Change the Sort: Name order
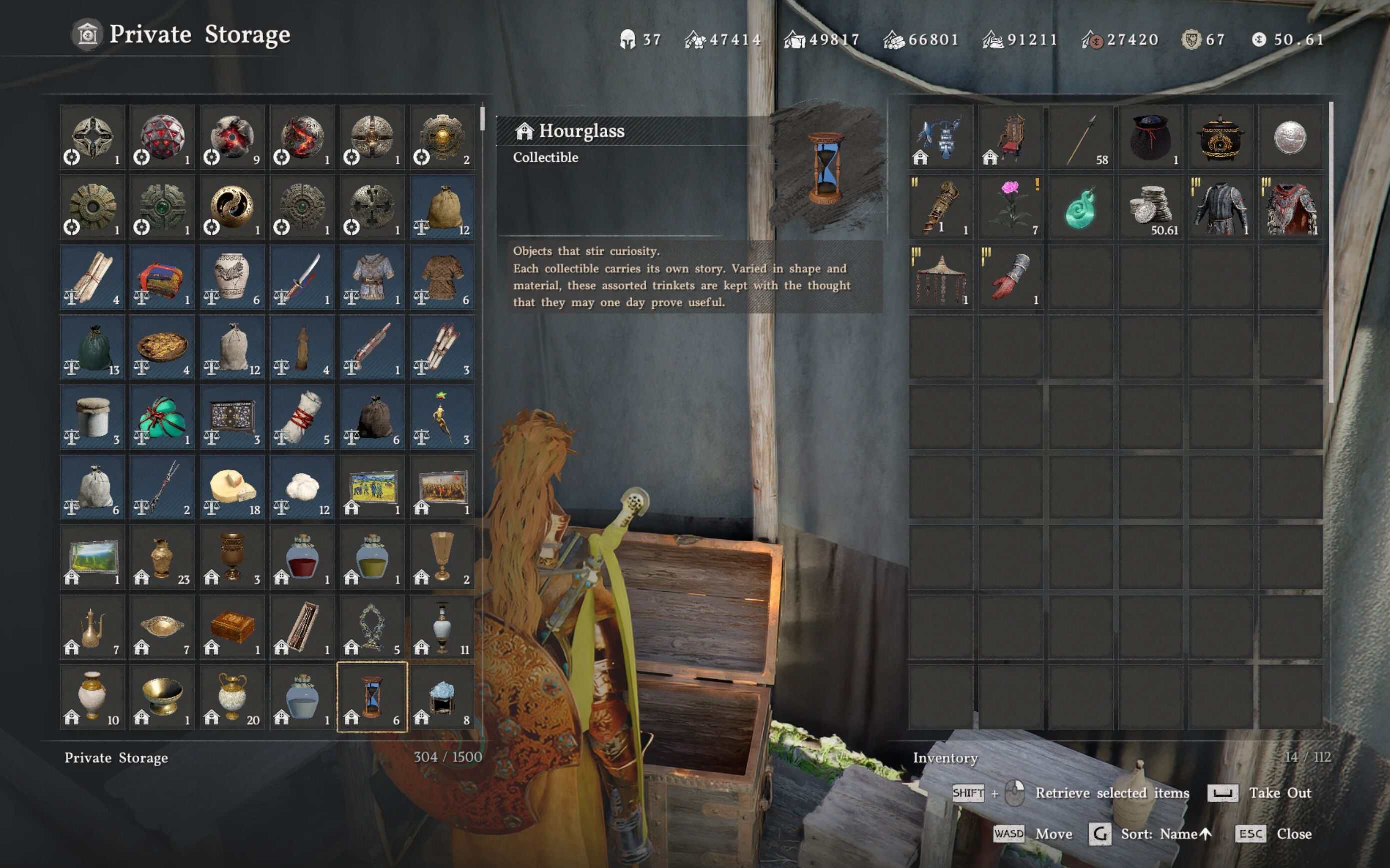Screen dimensions: 1390x868 (x=1165, y=834)
